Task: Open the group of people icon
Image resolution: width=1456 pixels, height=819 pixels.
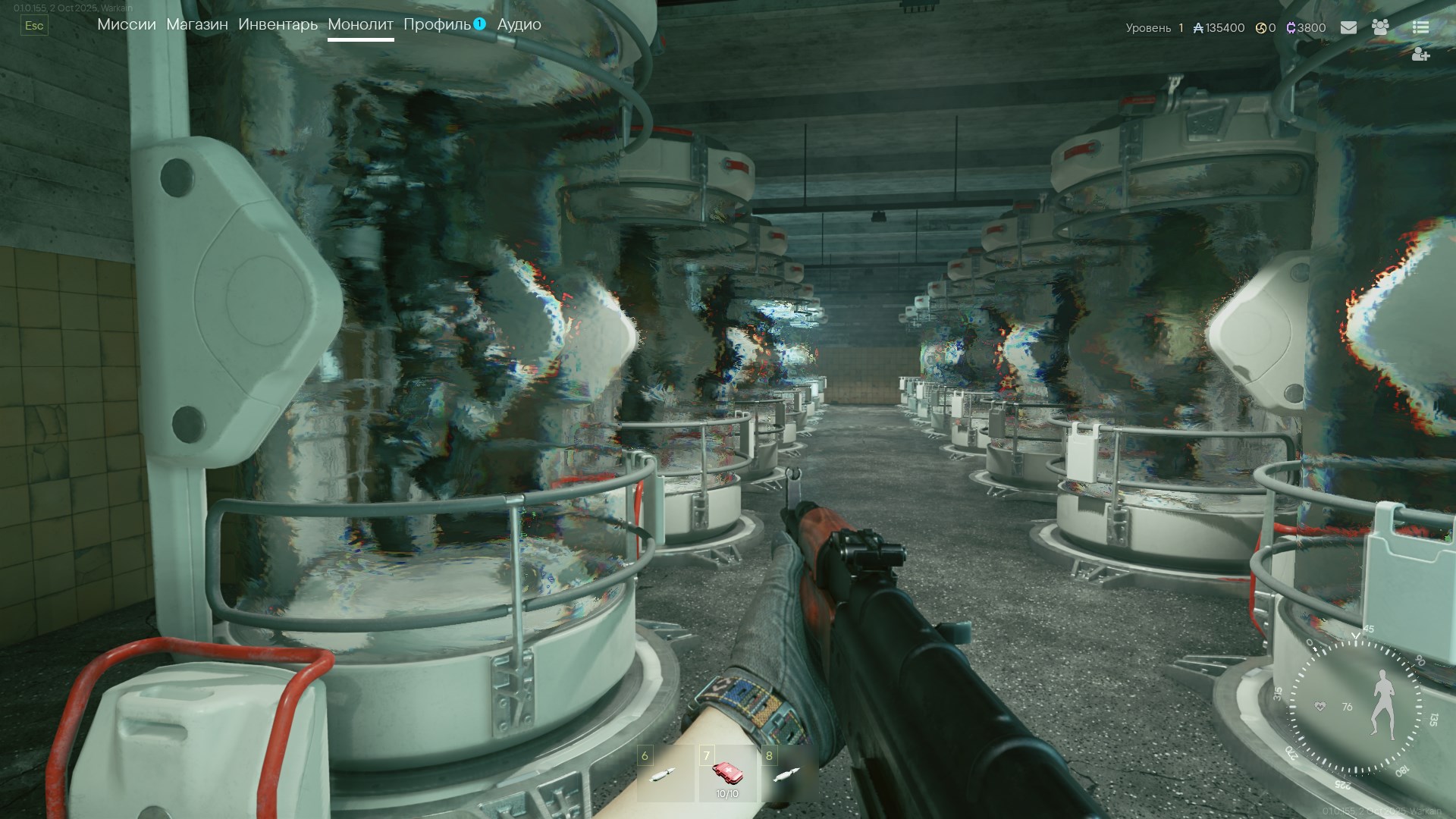Action: point(1380,27)
